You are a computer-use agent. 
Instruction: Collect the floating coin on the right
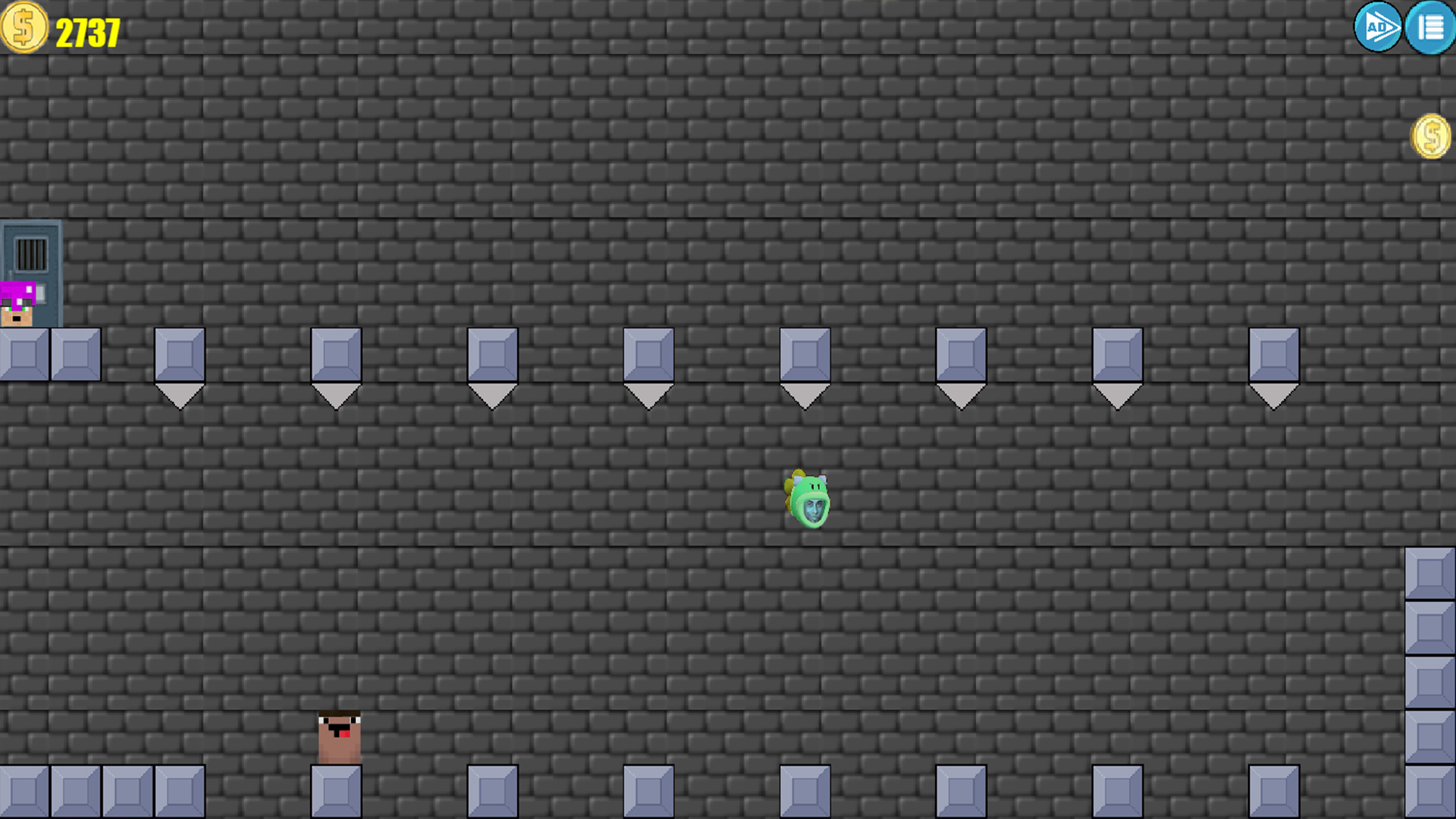pos(1432,136)
